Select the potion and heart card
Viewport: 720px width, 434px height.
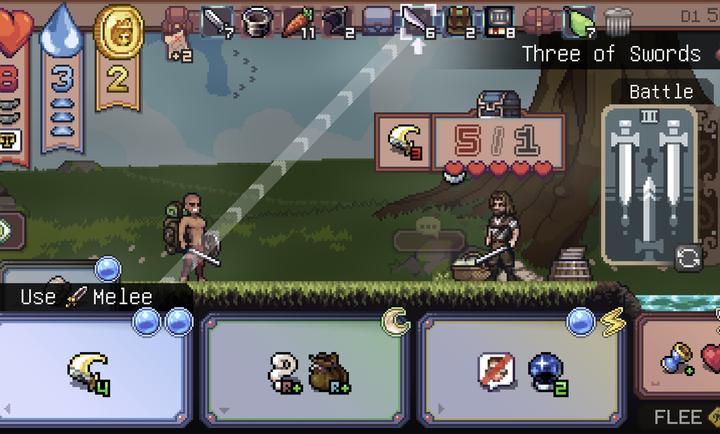[x=685, y=360]
